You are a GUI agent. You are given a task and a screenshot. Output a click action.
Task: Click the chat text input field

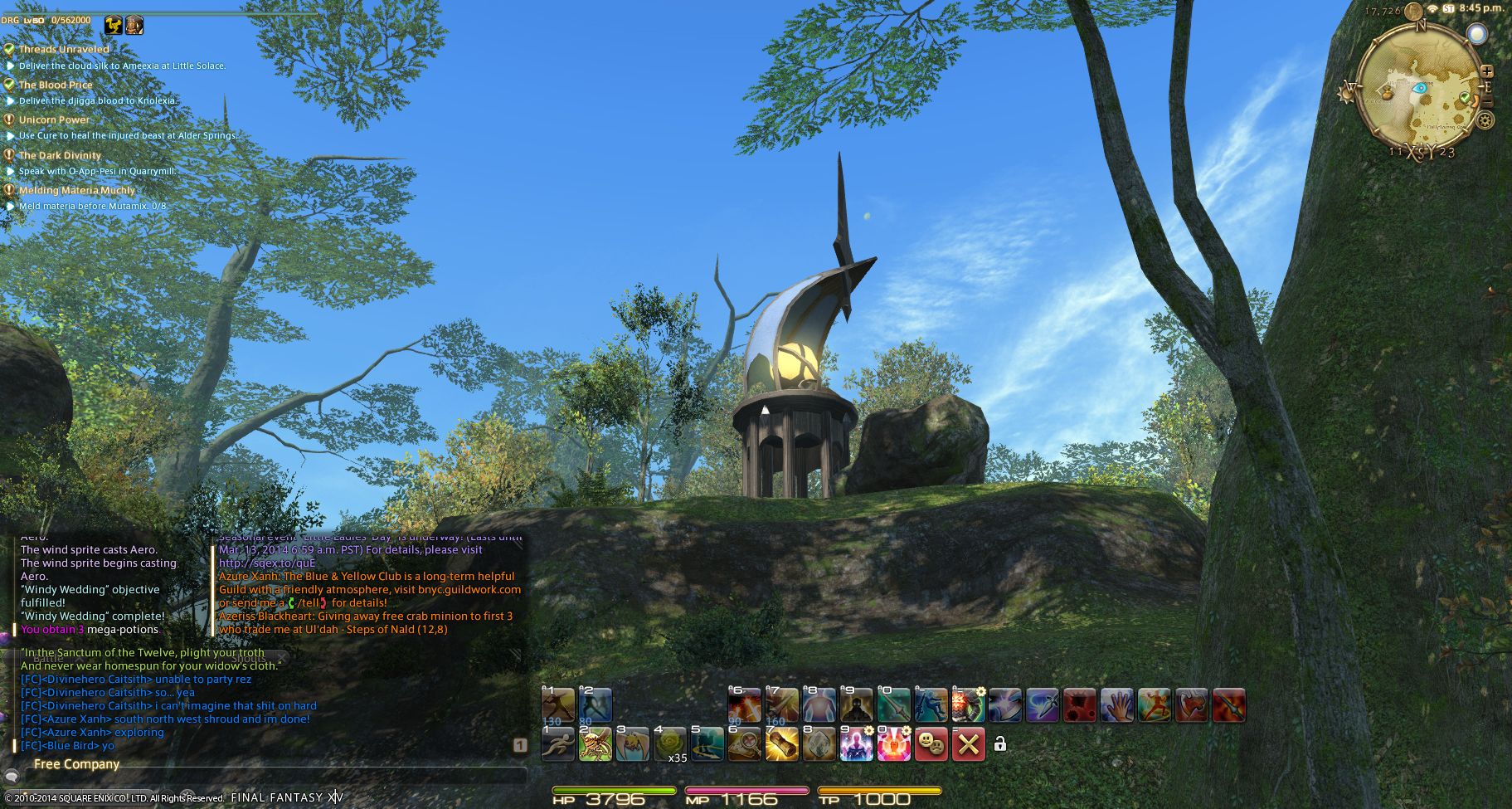[x=274, y=777]
